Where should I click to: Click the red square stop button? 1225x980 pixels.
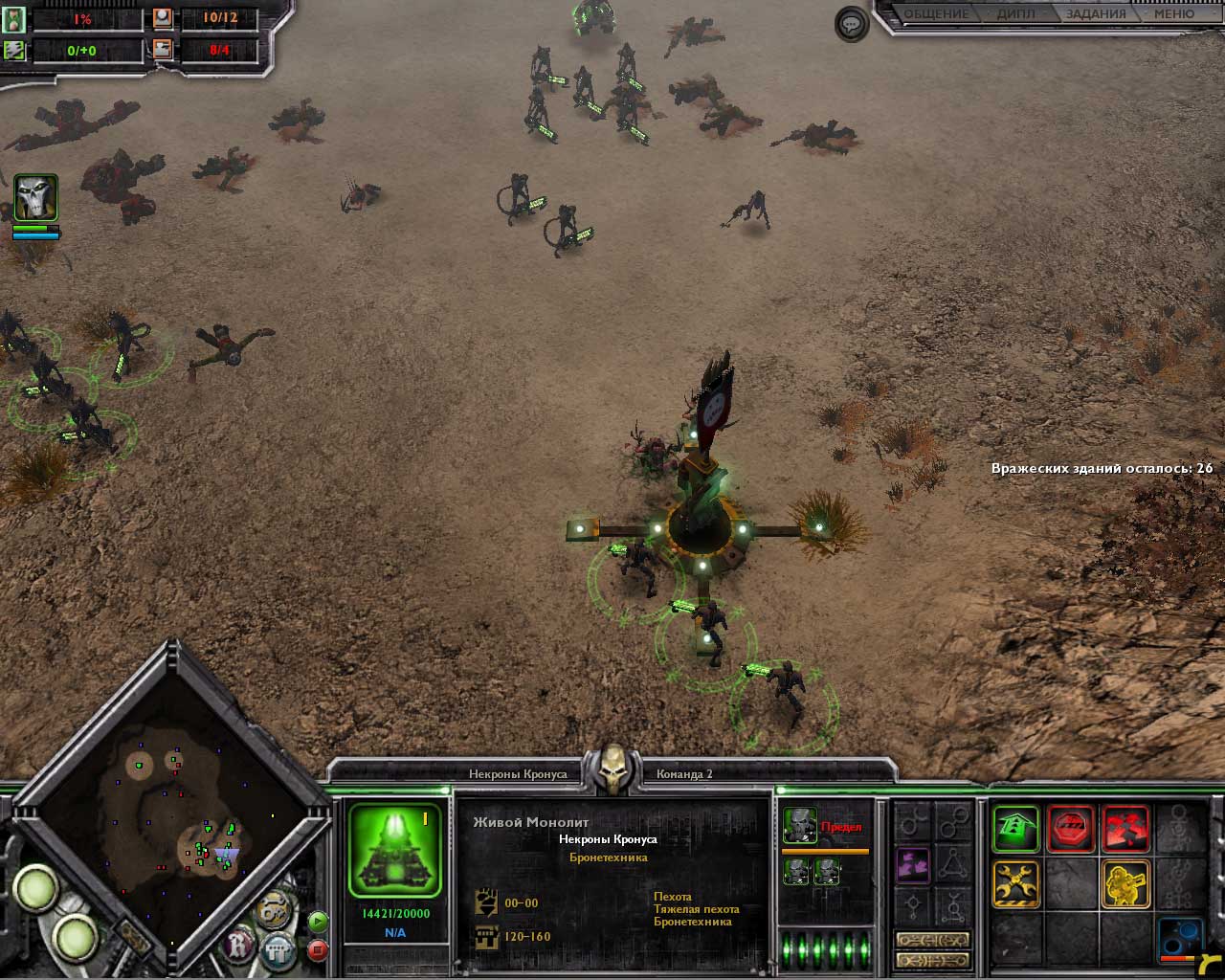pos(318,949)
